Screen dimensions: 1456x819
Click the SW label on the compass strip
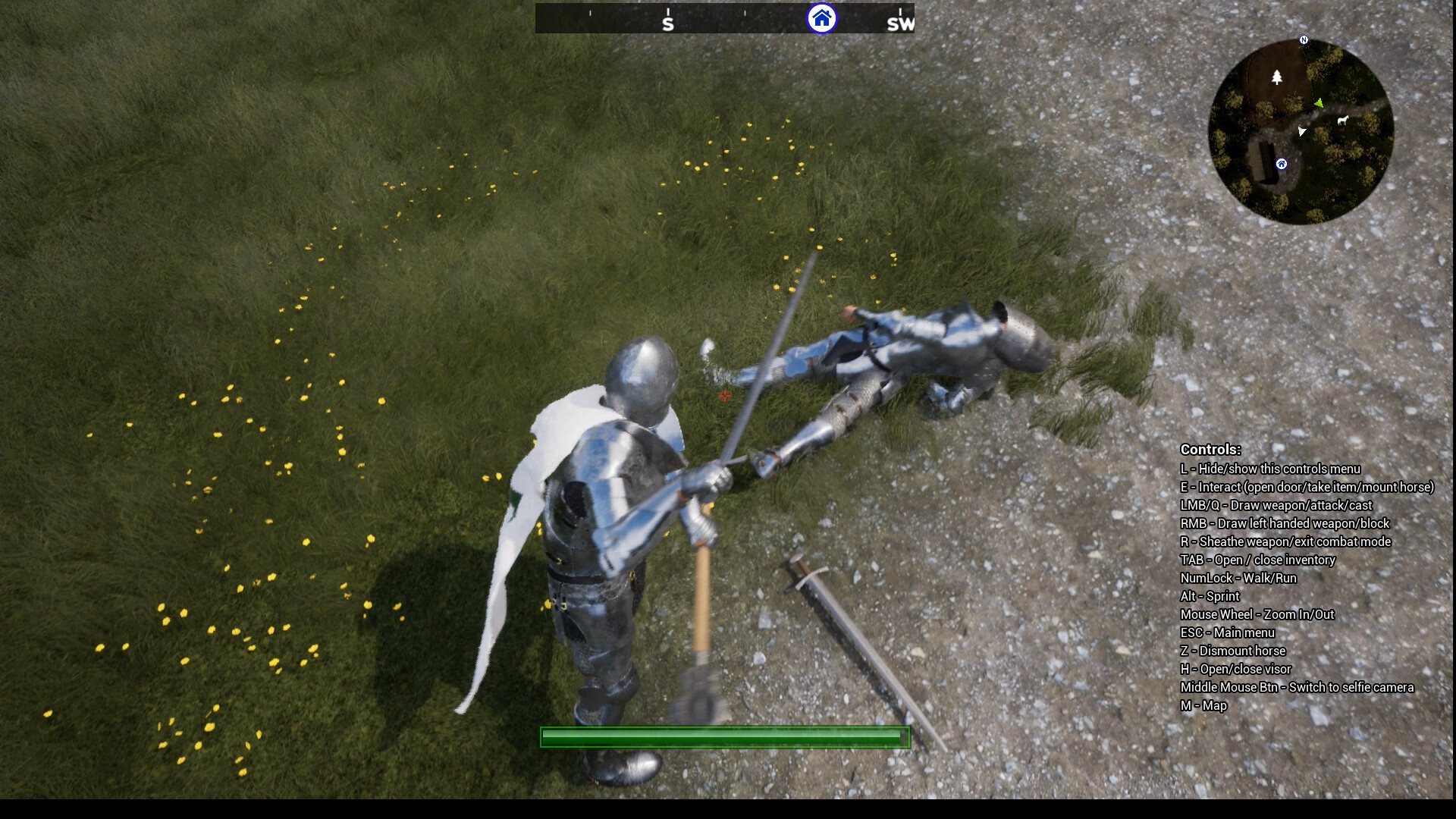(x=899, y=25)
